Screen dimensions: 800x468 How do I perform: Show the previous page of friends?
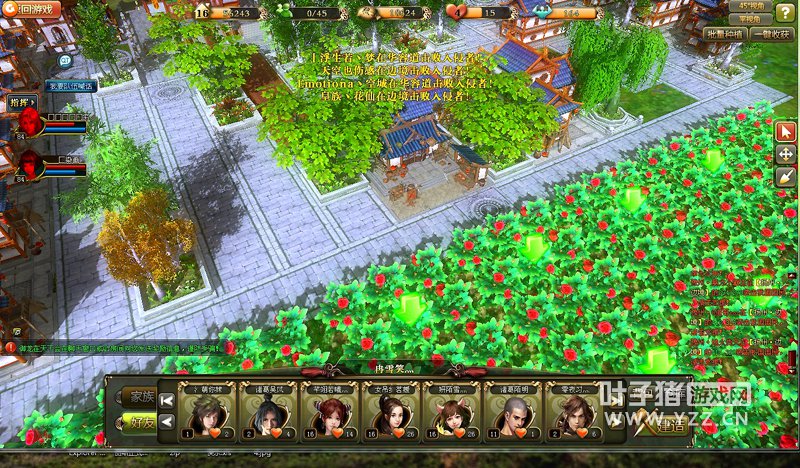click(x=167, y=421)
